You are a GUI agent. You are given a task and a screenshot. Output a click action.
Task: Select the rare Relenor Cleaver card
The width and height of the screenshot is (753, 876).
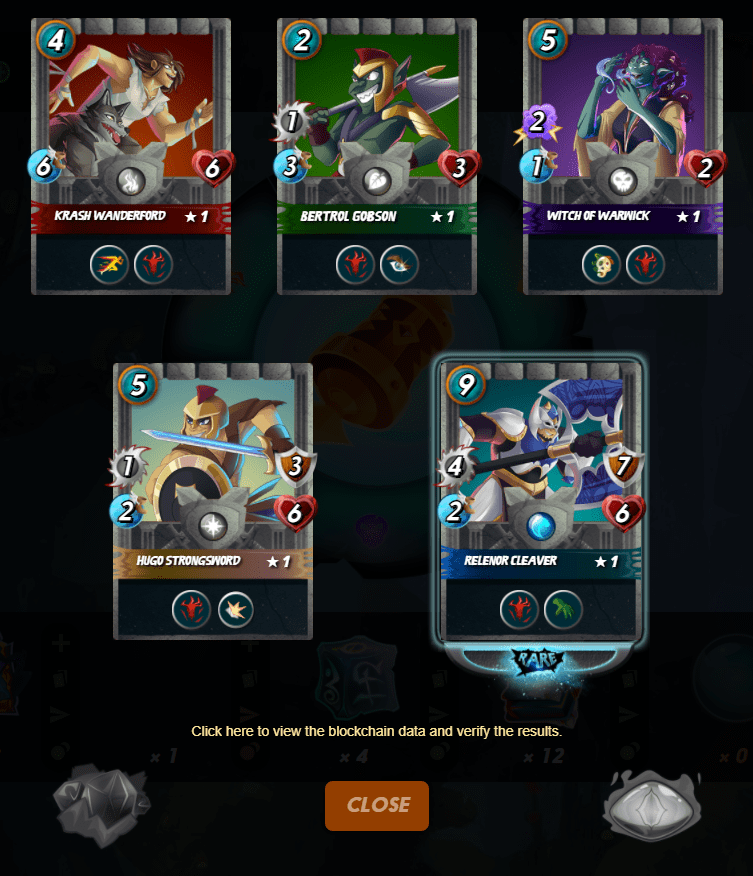coord(540,500)
